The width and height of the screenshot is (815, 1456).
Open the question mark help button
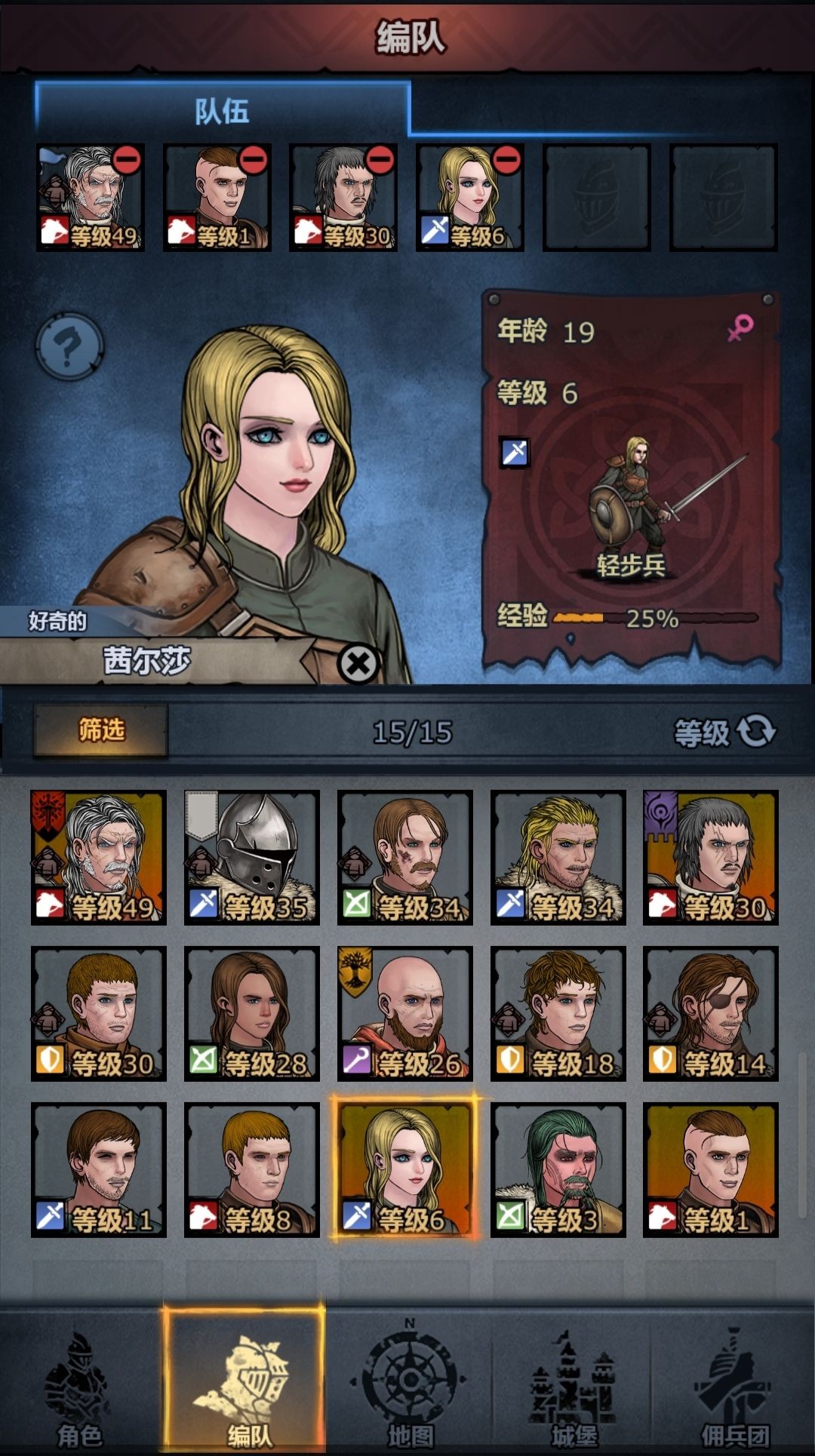pyautogui.click(x=69, y=347)
